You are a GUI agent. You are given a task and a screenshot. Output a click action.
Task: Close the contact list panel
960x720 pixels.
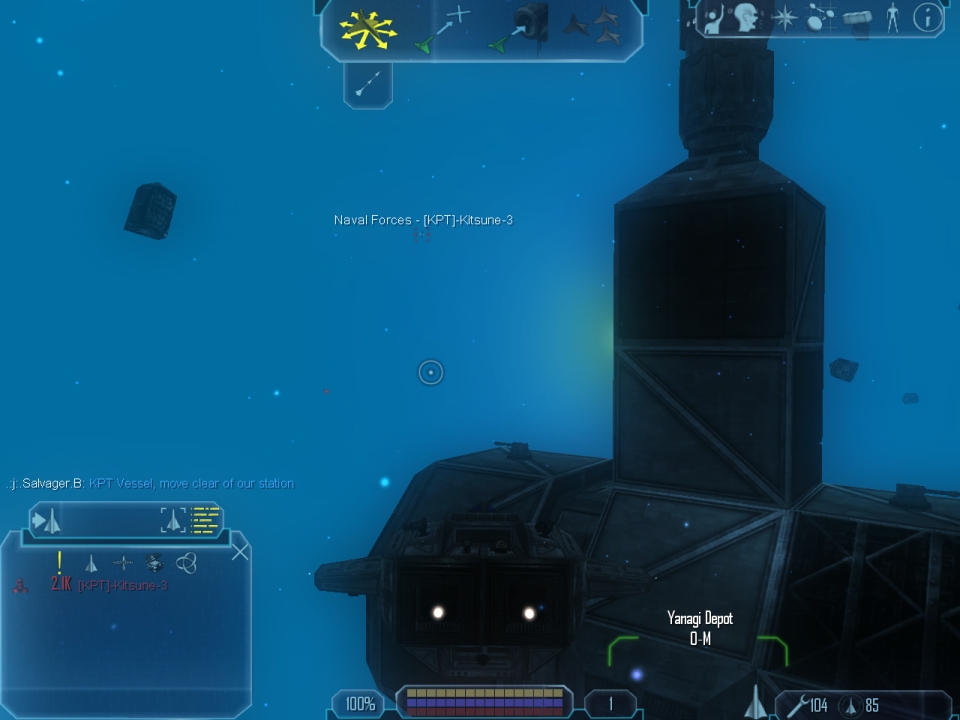coord(240,550)
